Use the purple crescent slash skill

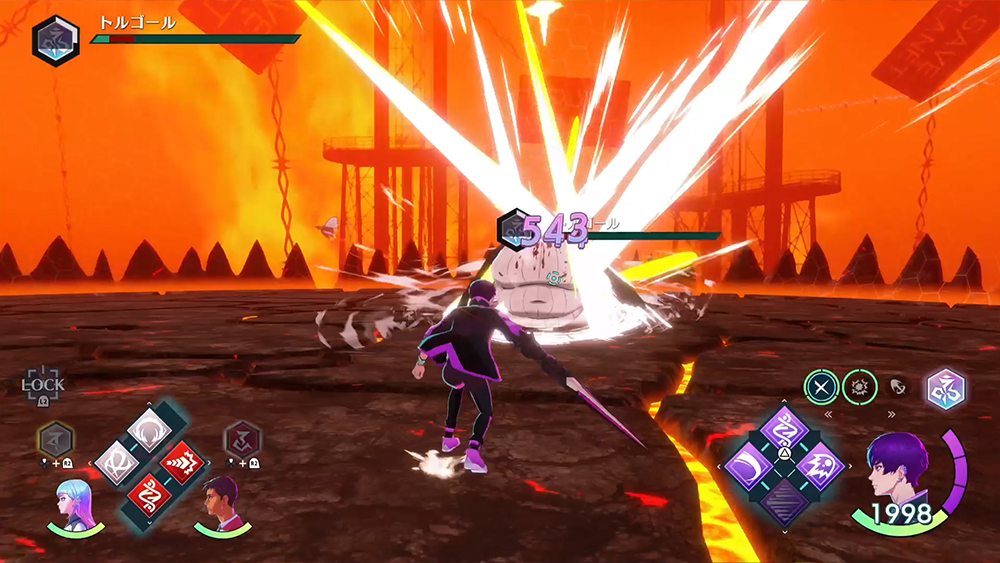[749, 467]
